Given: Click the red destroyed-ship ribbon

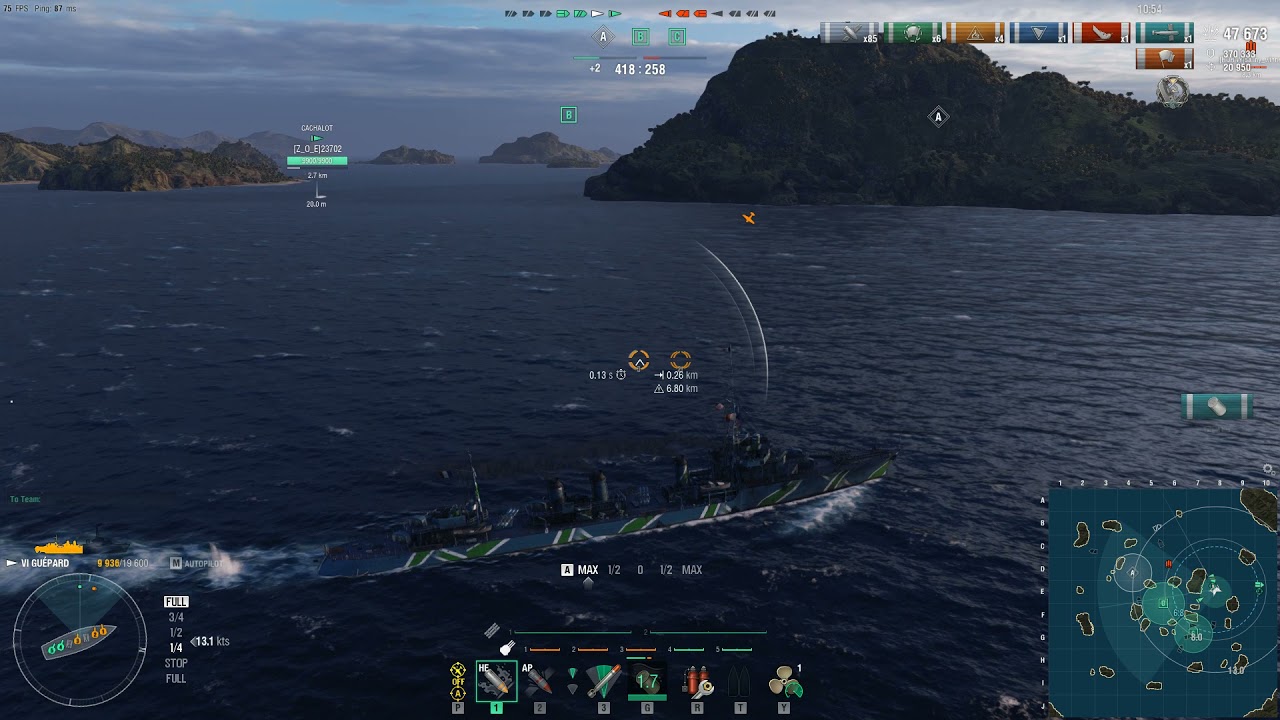Looking at the screenshot, I should [x=1101, y=33].
